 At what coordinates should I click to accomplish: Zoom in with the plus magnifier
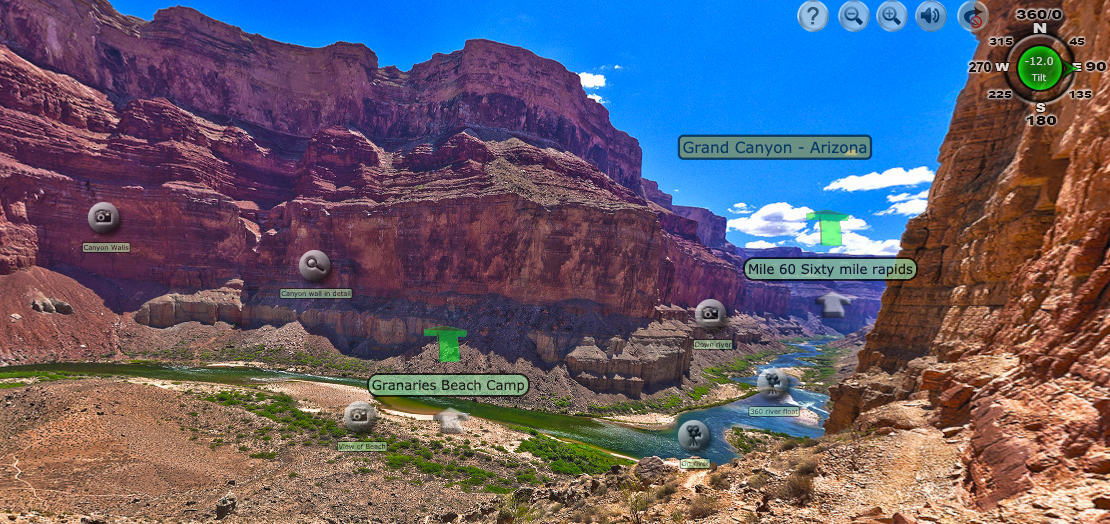click(x=891, y=16)
